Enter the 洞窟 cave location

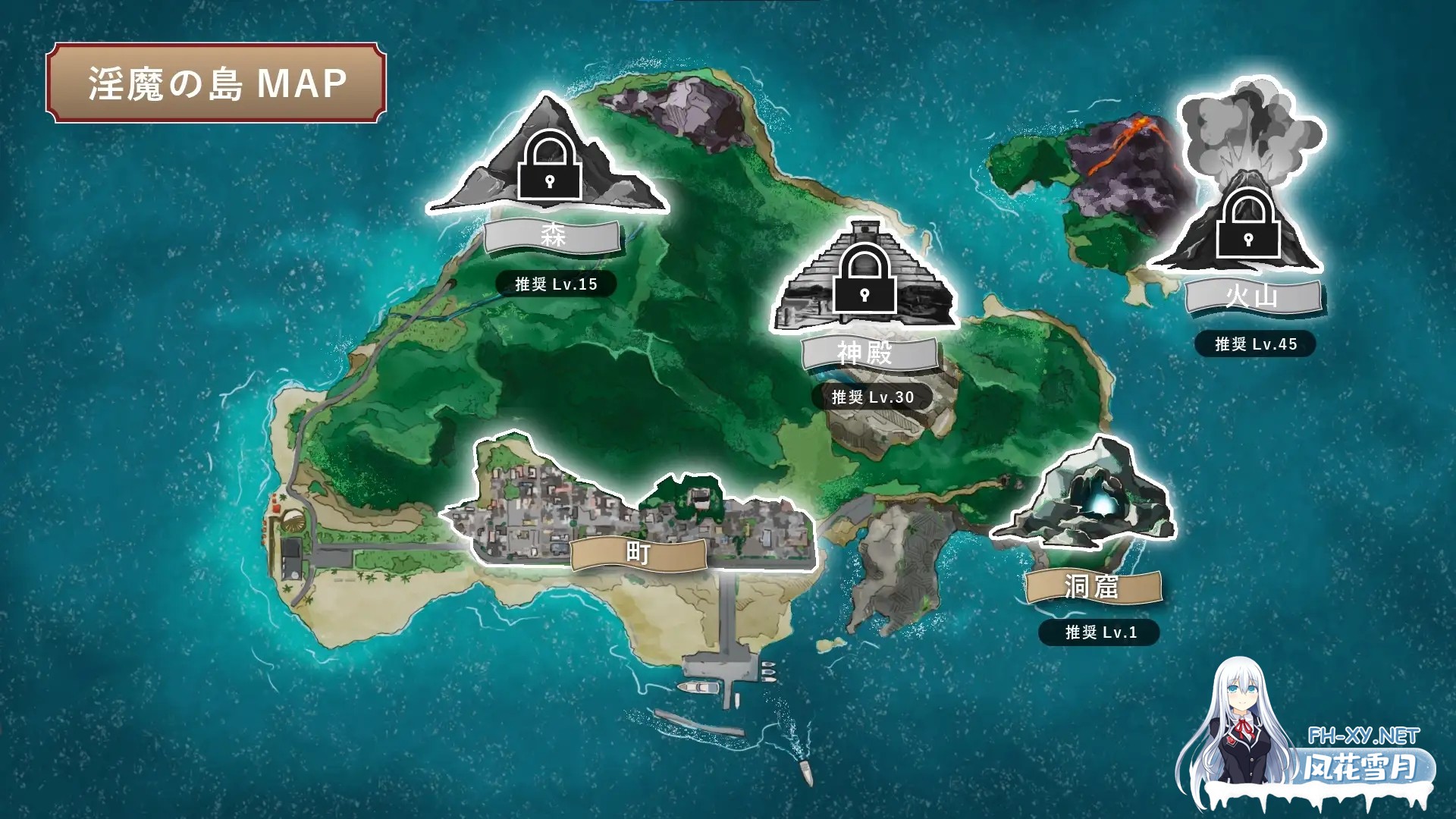coord(1086,497)
